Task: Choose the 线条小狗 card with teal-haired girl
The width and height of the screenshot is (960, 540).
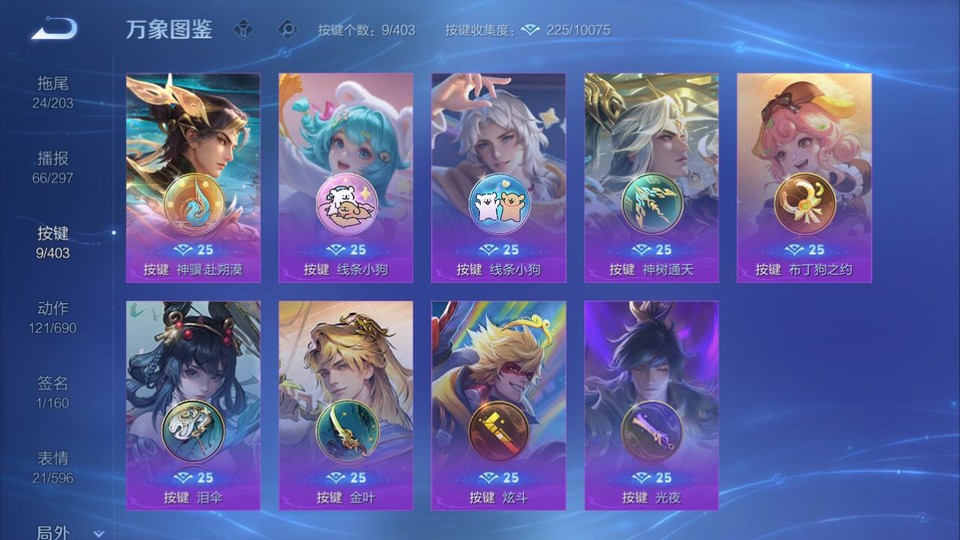Action: pos(346,177)
